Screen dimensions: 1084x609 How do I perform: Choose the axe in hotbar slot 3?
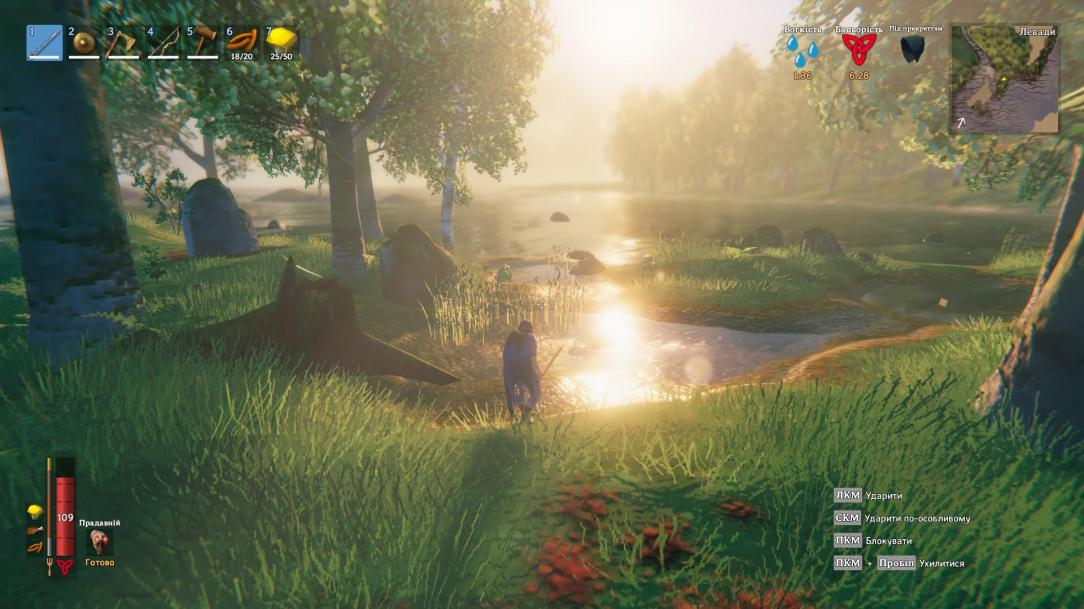tap(123, 43)
